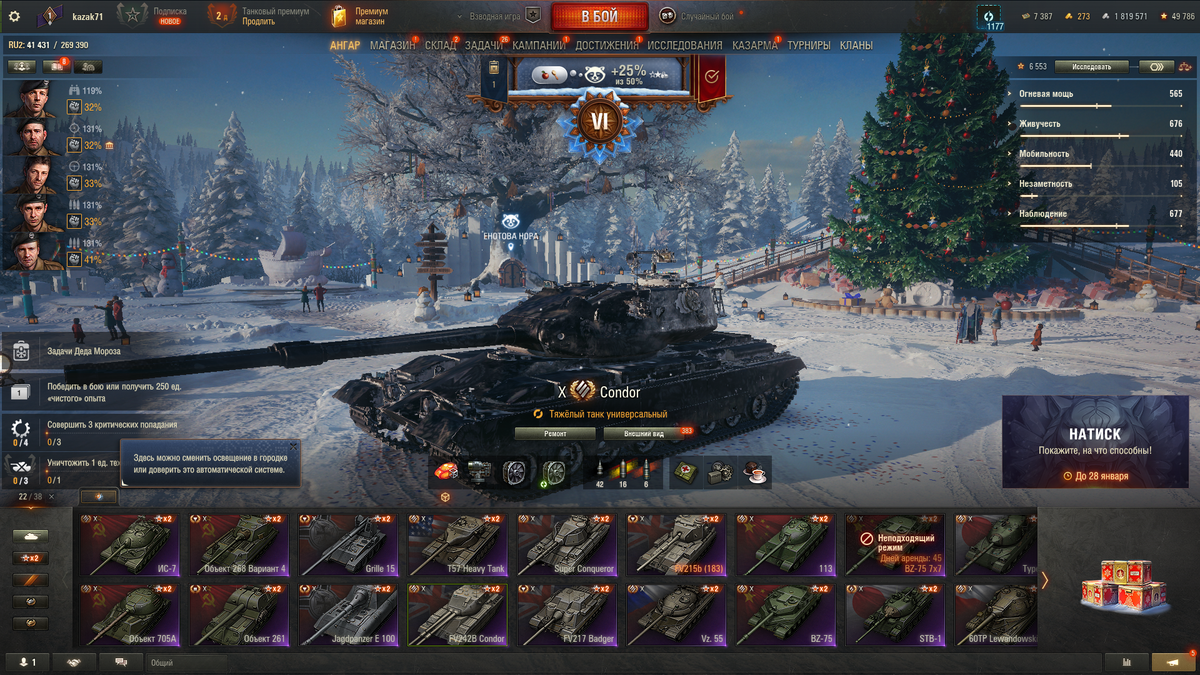Switch to the МАГАЗИН tab
Screen dimensions: 1200x675
click(392, 45)
